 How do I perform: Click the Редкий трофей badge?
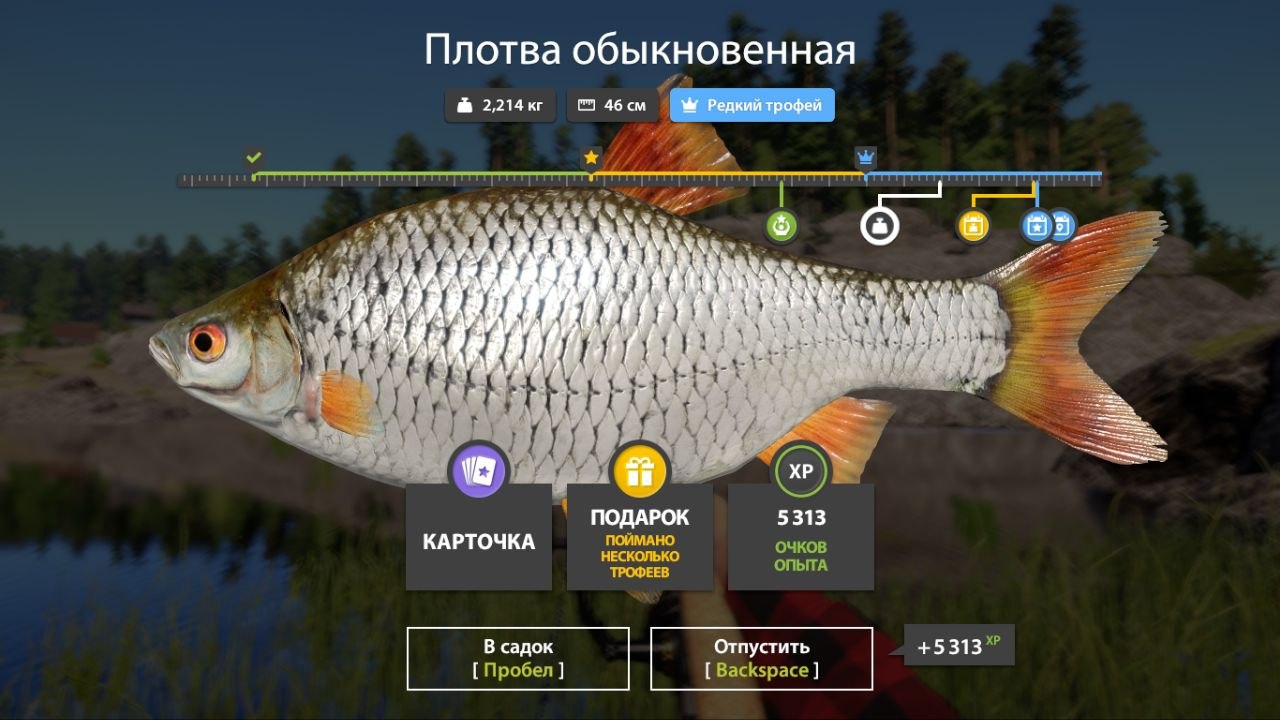point(752,104)
